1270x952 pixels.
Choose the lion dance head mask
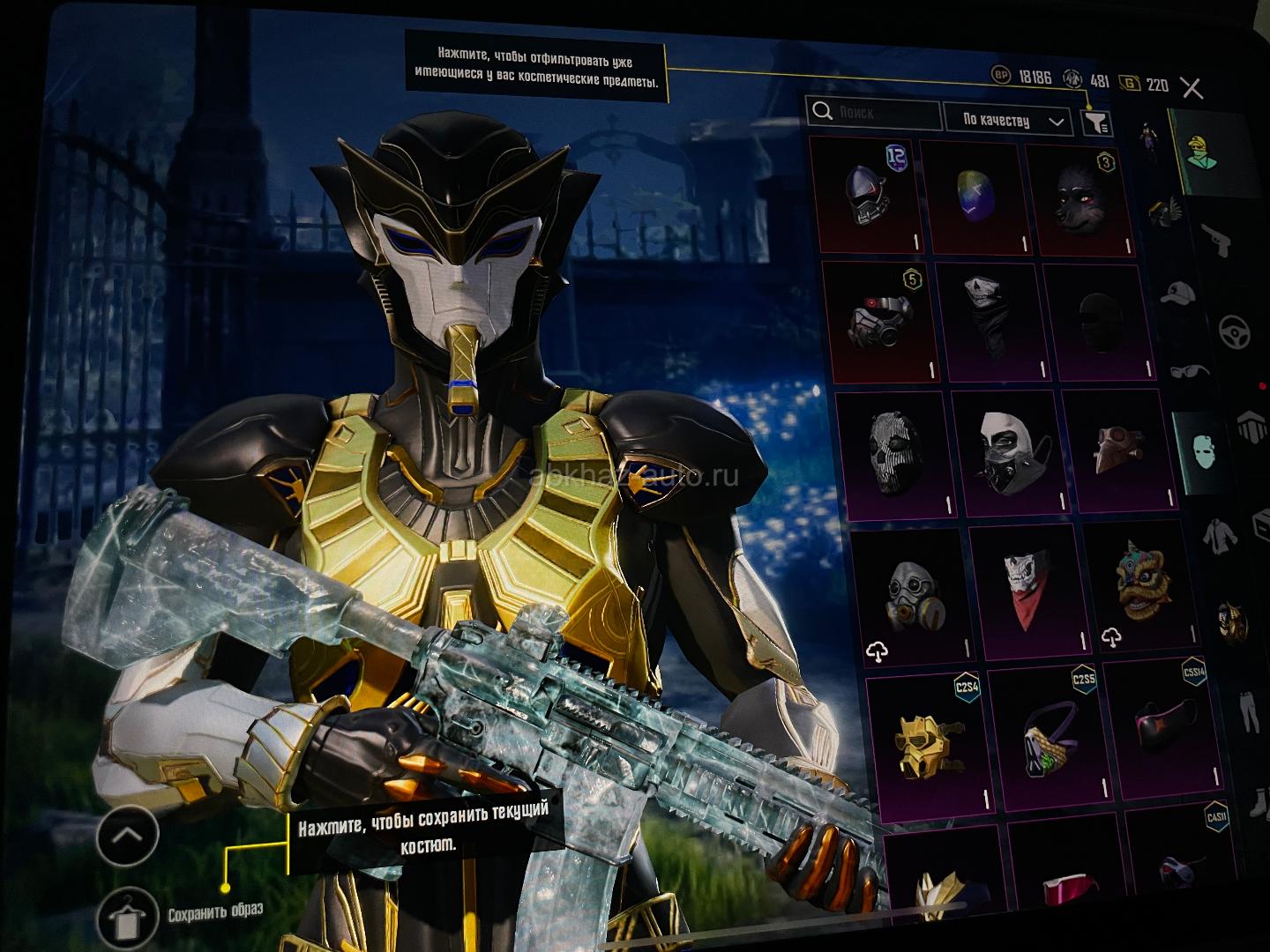click(x=1139, y=582)
